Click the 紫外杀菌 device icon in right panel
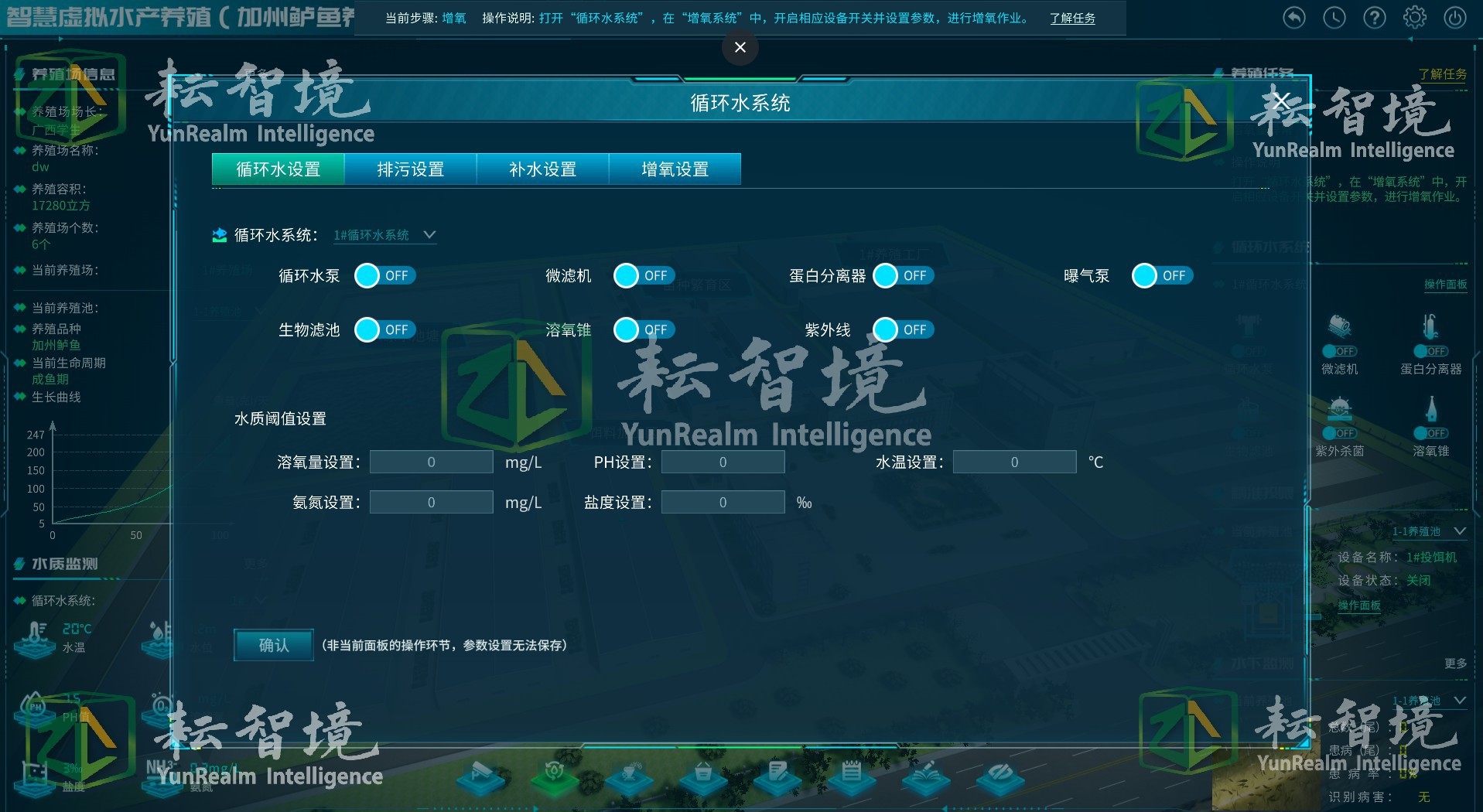Image resolution: width=1483 pixels, height=812 pixels. [1338, 408]
